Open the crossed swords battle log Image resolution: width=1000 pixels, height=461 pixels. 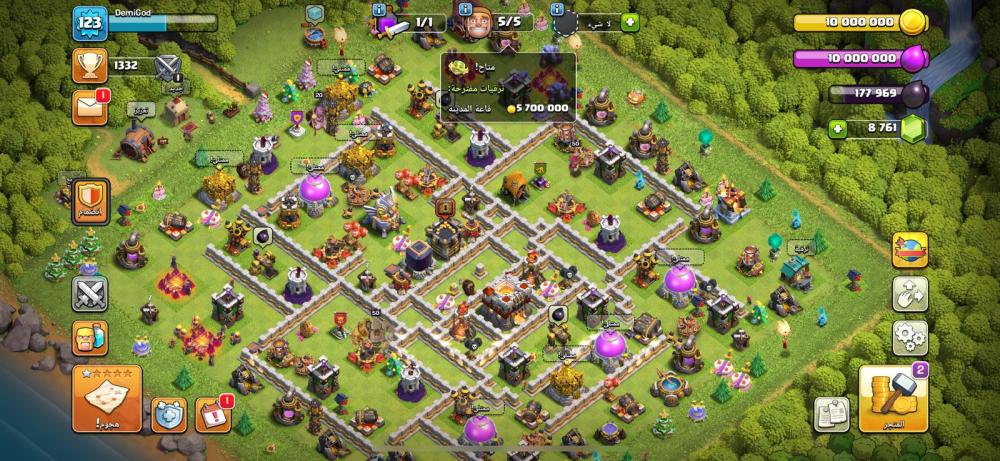click(90, 294)
